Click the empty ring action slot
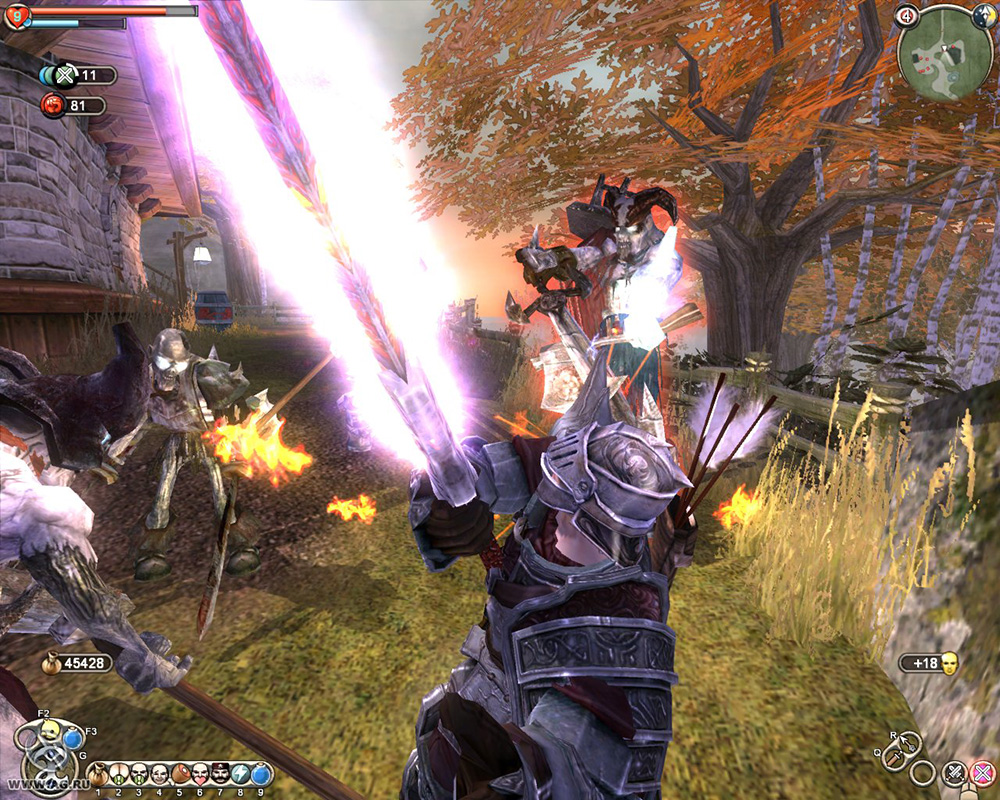 [924, 772]
